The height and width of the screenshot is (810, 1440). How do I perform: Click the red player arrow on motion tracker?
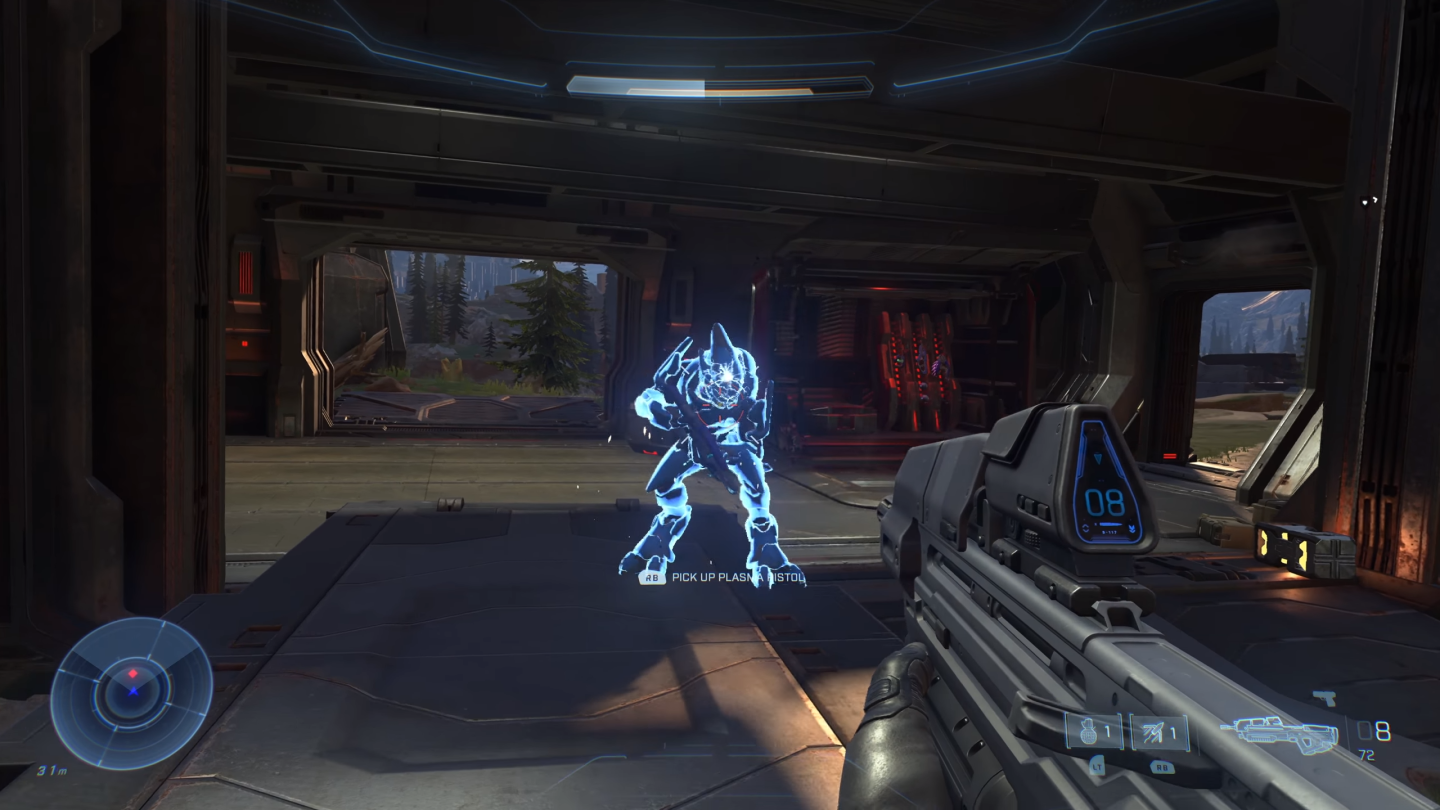pyautogui.click(x=133, y=673)
